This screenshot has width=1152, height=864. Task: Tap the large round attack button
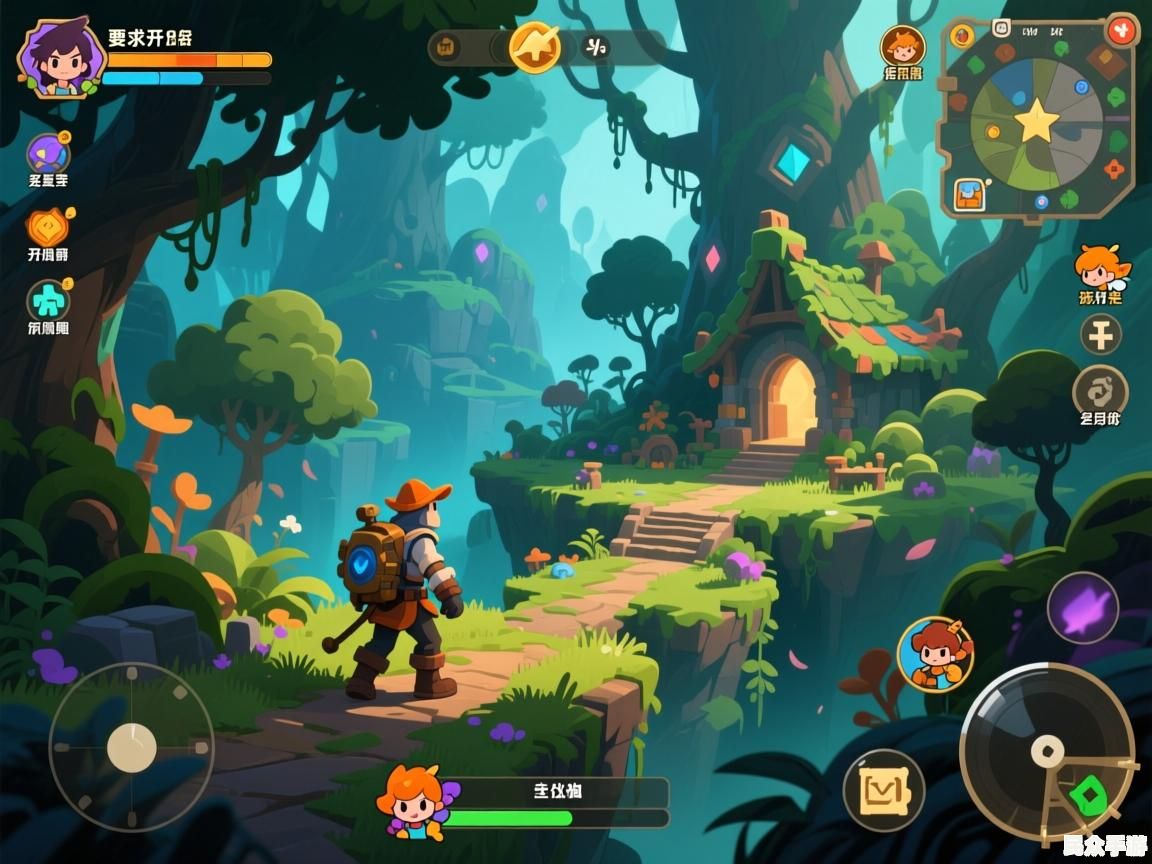click(x=1046, y=750)
